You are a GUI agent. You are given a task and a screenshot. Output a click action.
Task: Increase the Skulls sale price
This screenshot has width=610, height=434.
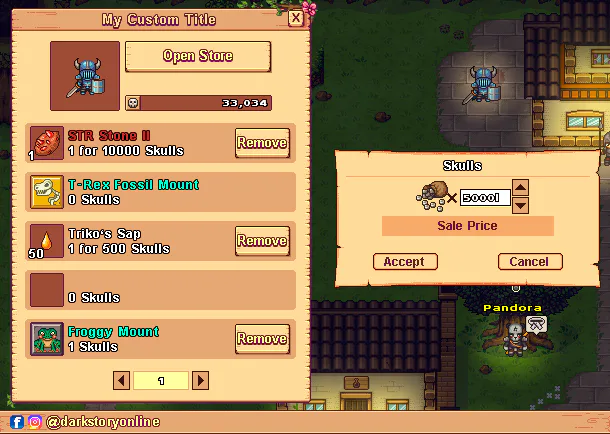tap(520, 186)
